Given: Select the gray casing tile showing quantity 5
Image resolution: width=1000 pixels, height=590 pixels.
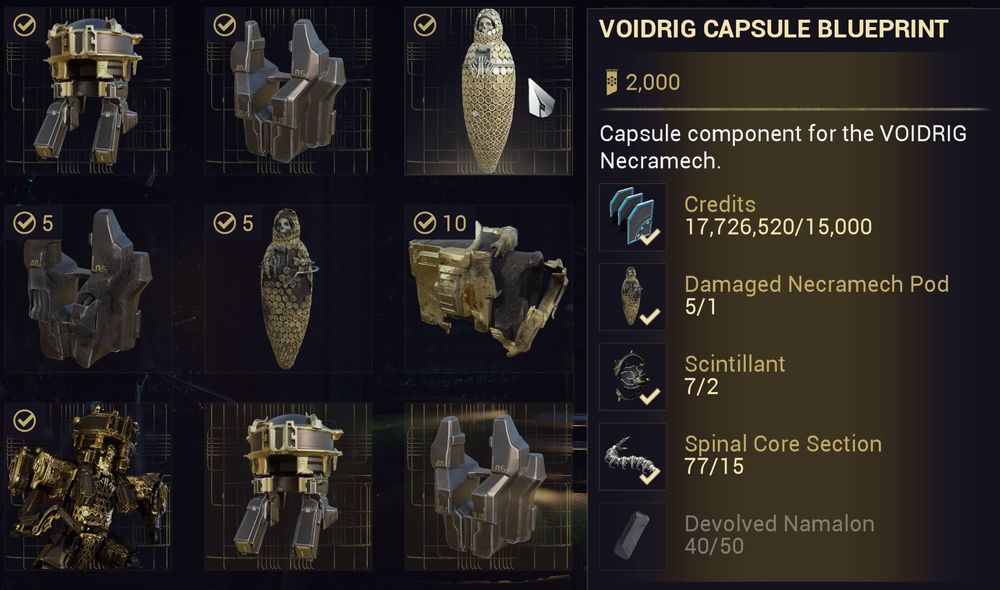Looking at the screenshot, I should click(x=87, y=288).
